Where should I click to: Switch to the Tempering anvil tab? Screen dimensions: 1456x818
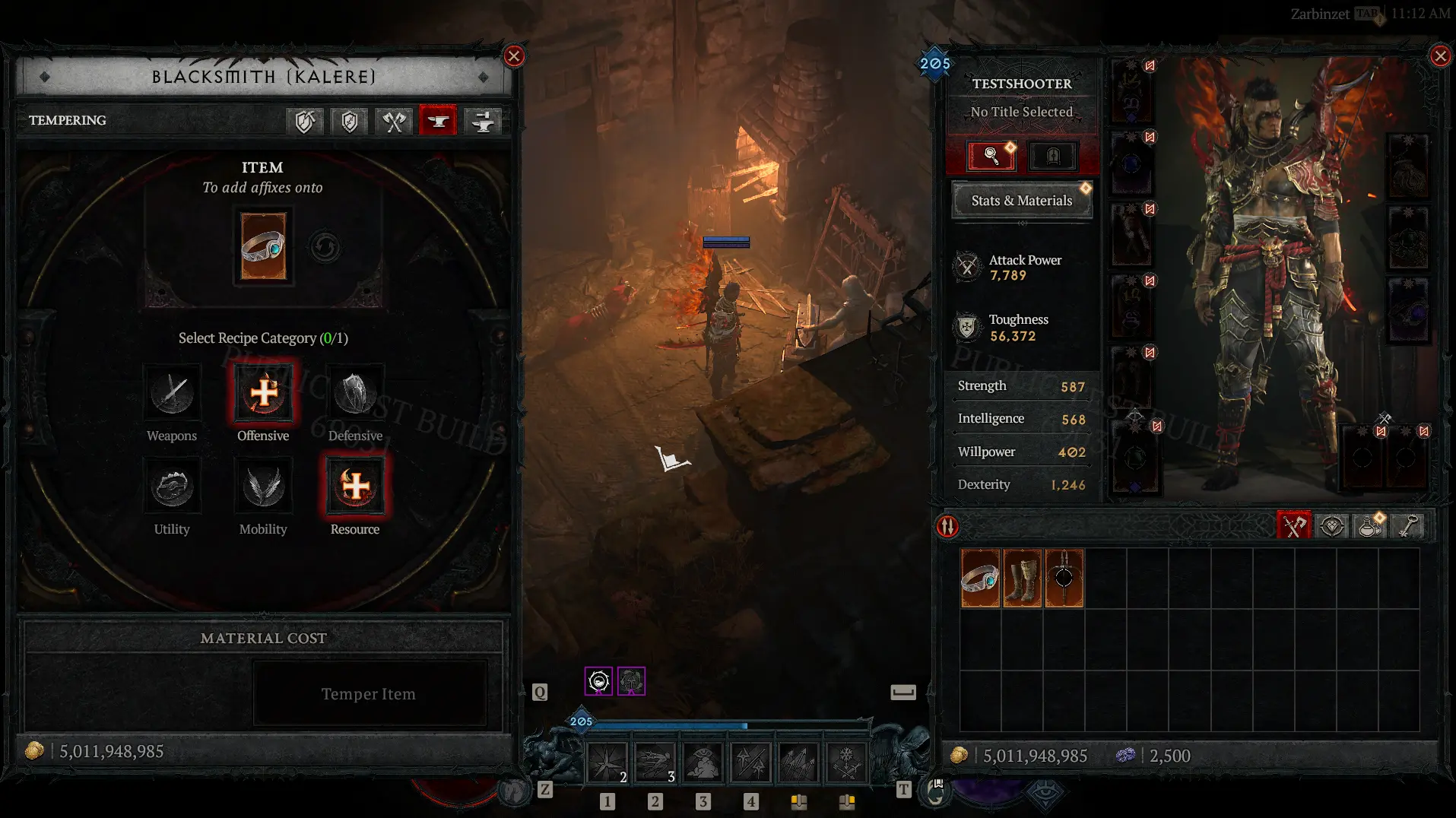coord(437,121)
